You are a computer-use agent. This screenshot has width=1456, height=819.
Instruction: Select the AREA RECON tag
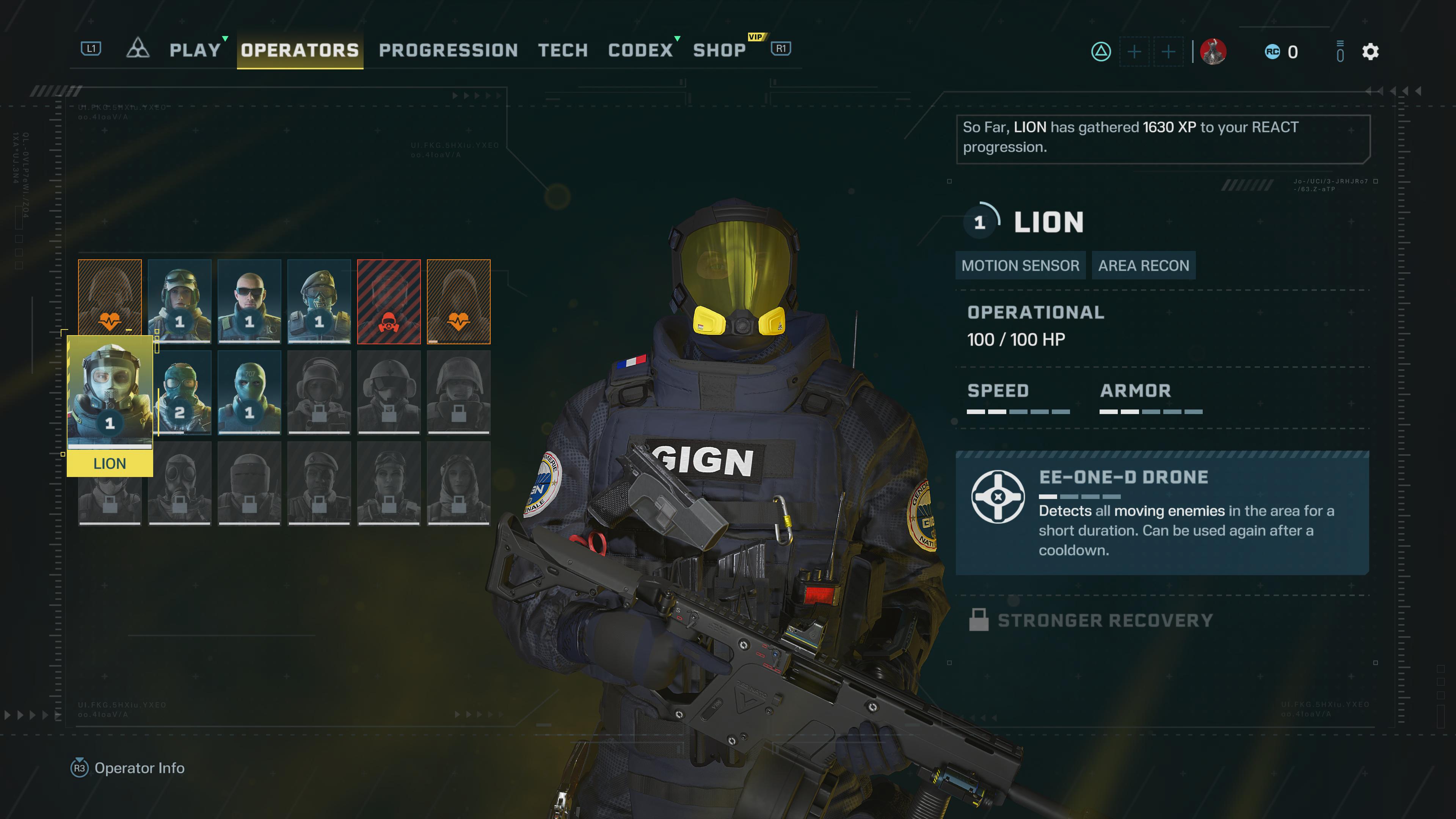1144,266
